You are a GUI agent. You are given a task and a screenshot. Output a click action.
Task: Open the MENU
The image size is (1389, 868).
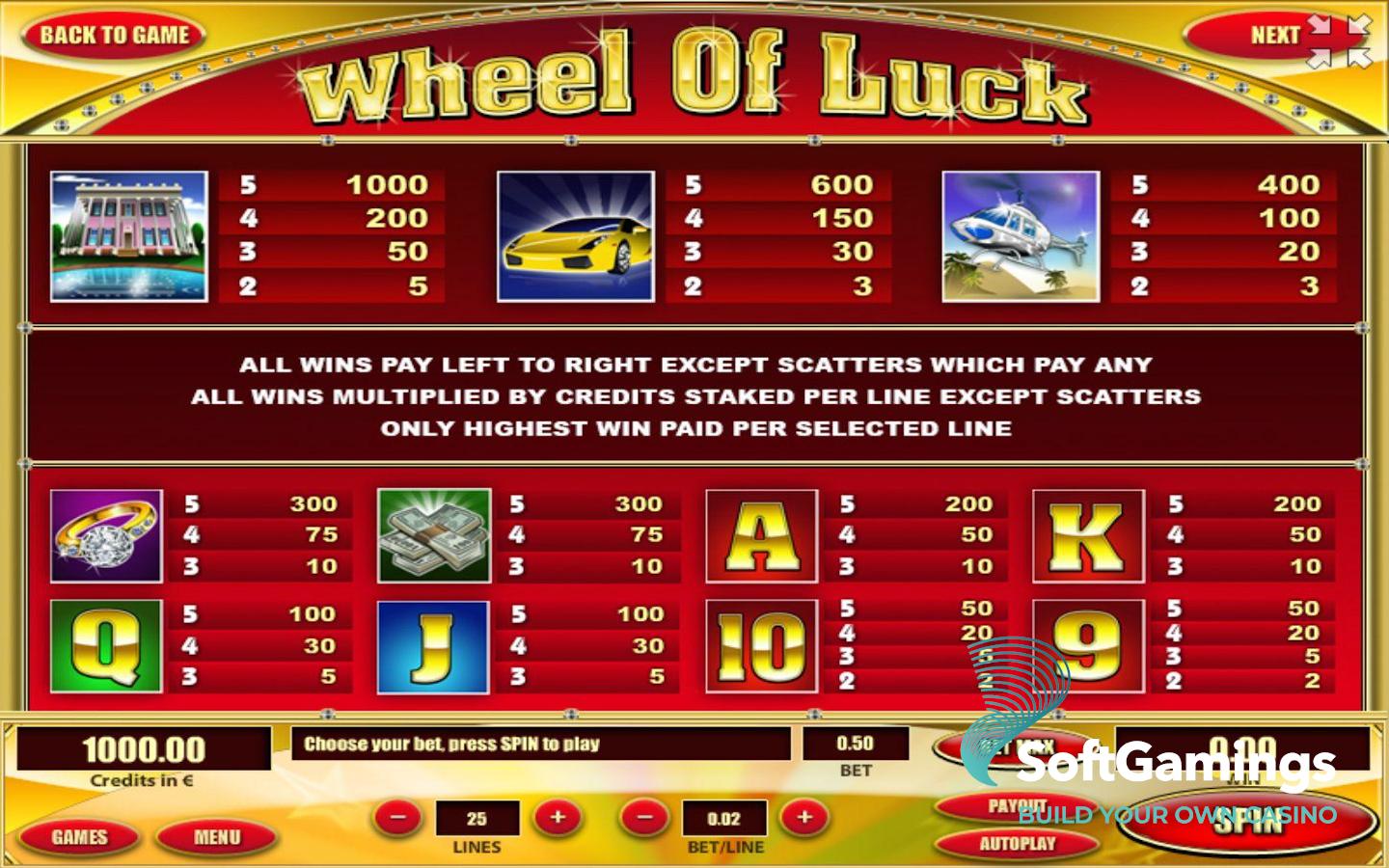coord(216,836)
